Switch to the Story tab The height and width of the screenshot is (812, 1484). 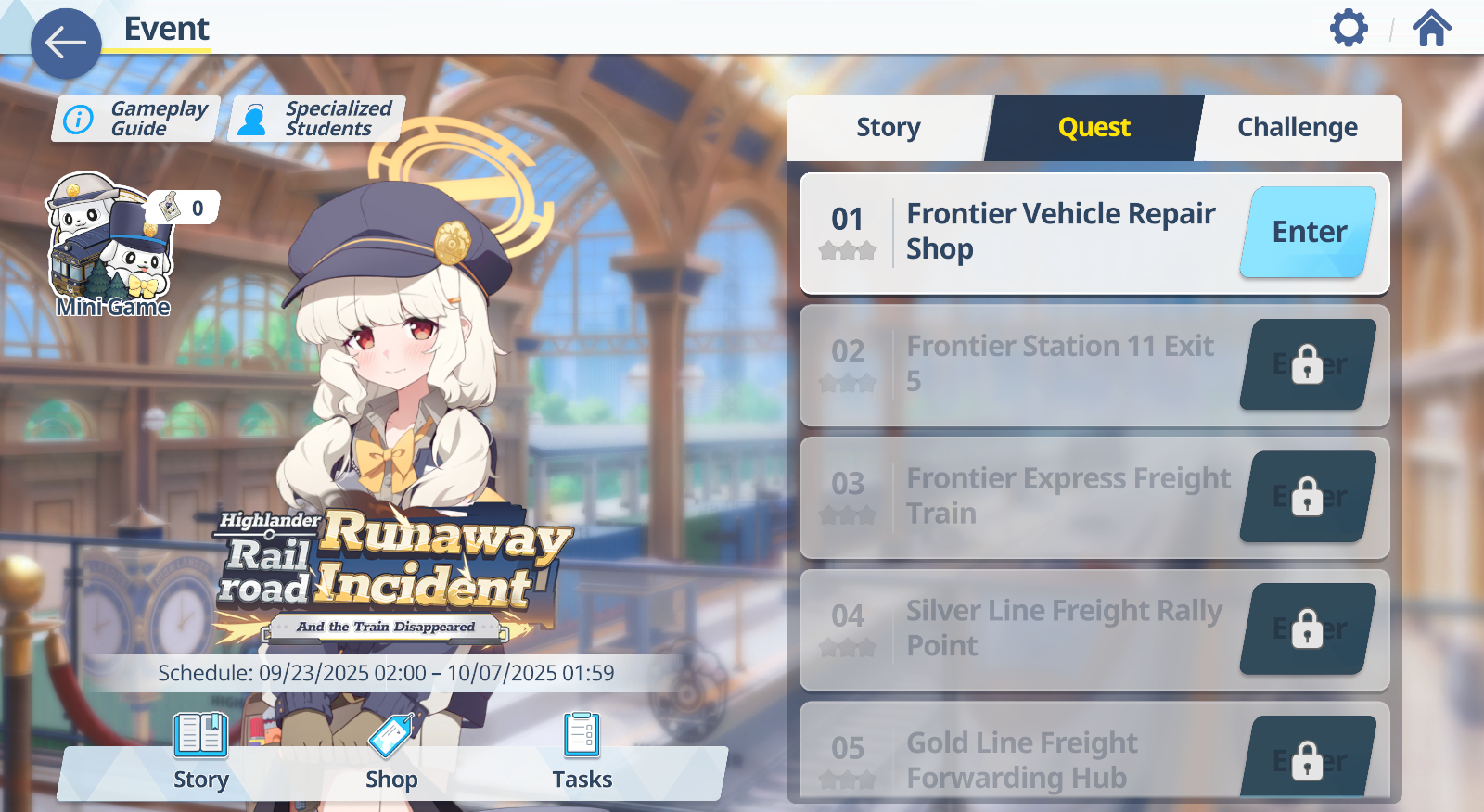[888, 127]
